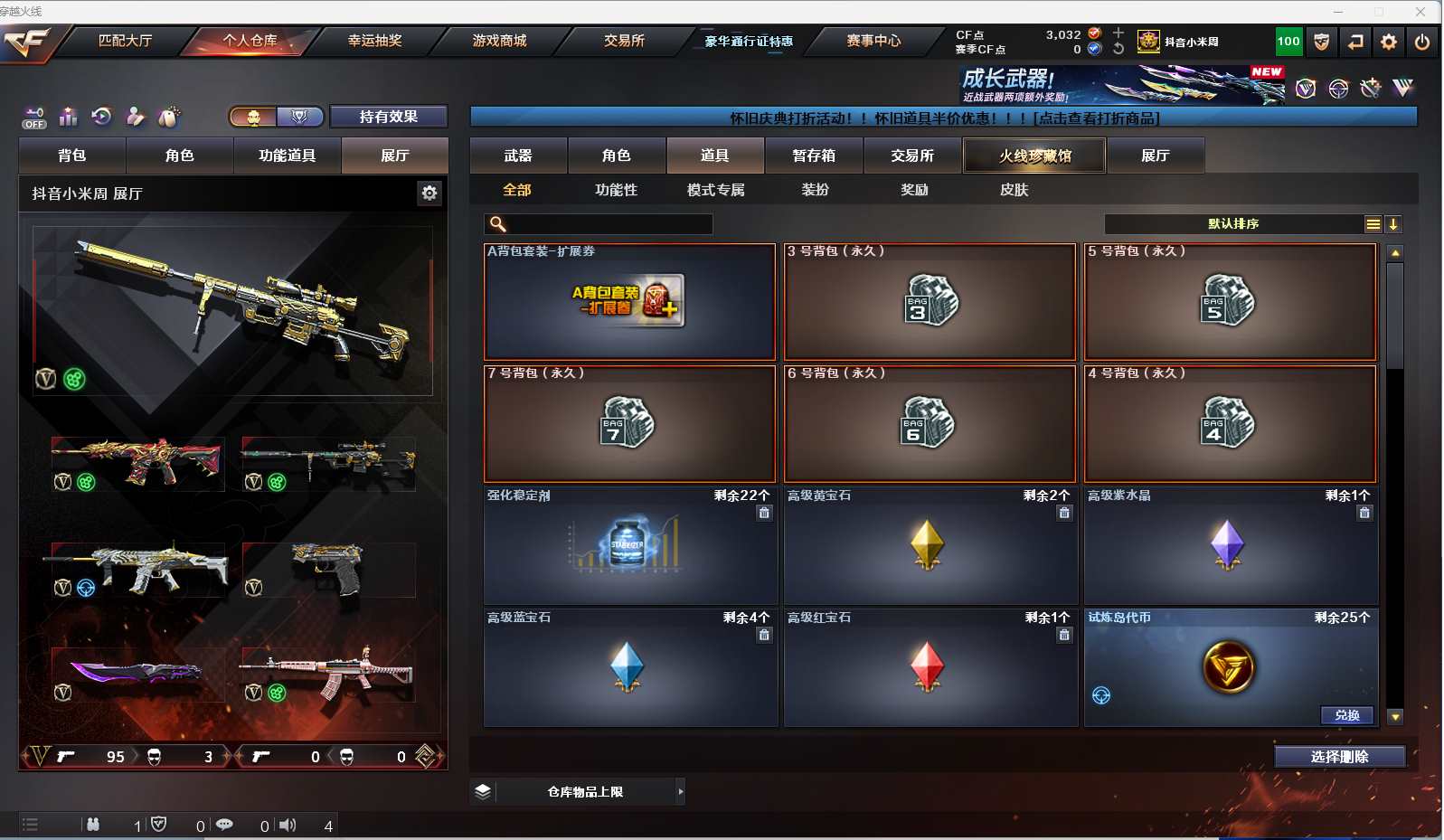Image resolution: width=1444 pixels, height=840 pixels.
Task: Switch to the 背包 backpack tab
Action: point(72,156)
